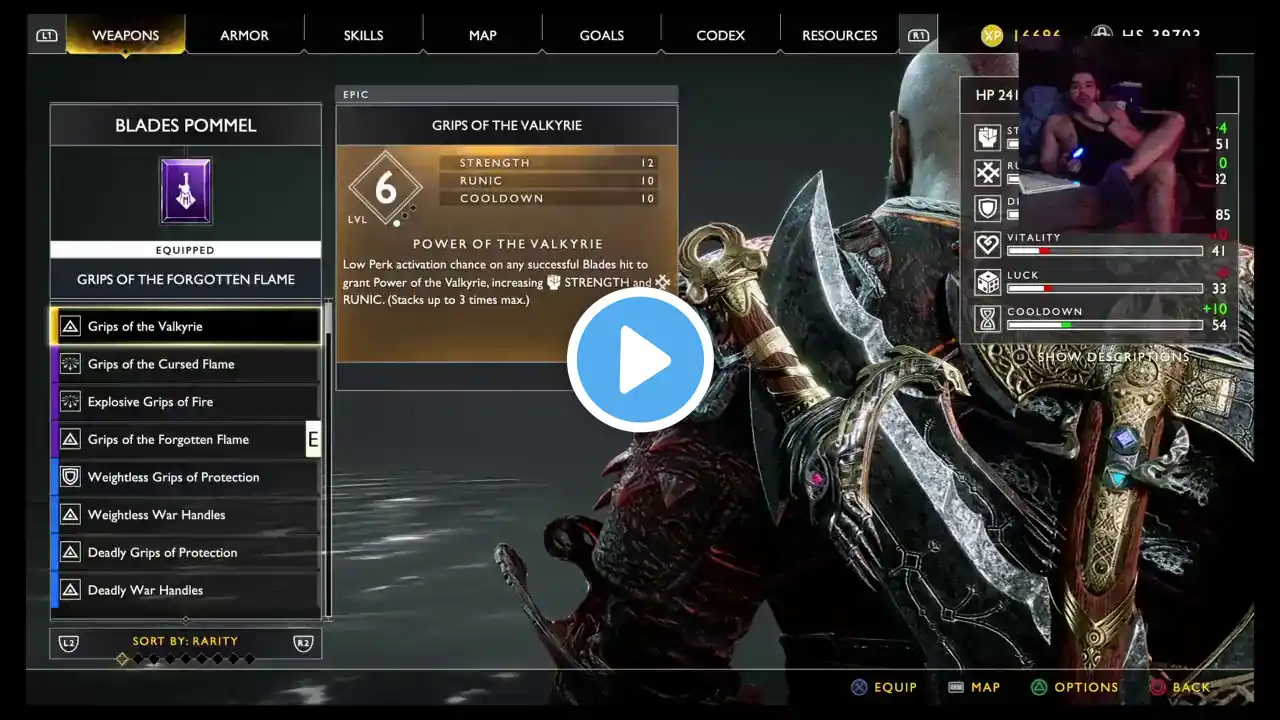Play the video with the center button
The height and width of the screenshot is (720, 1280).
click(x=640, y=360)
